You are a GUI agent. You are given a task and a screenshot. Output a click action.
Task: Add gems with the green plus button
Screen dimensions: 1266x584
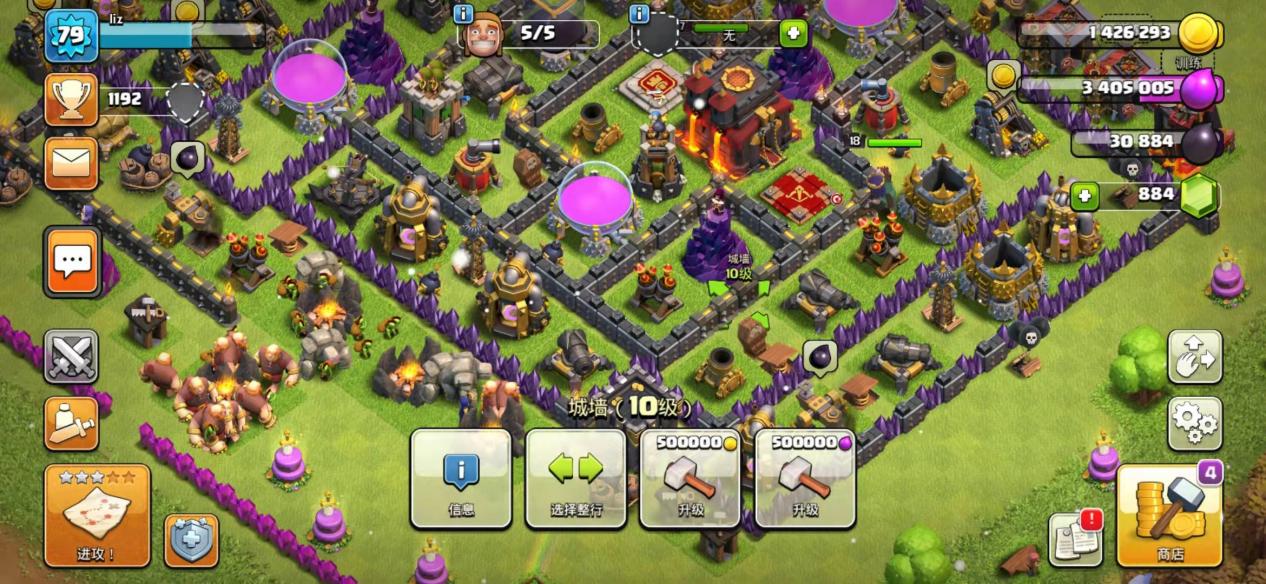coord(1085,195)
